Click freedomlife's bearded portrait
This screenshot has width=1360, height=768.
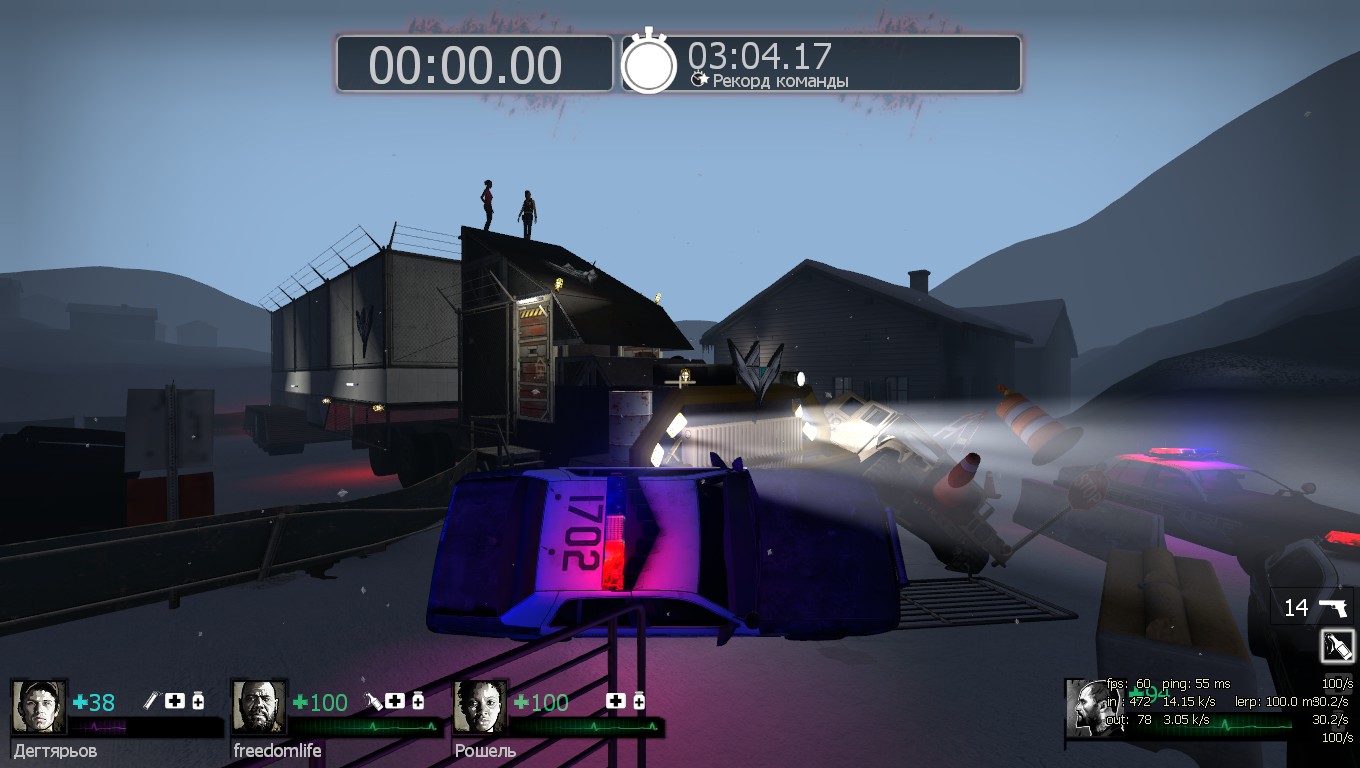259,707
